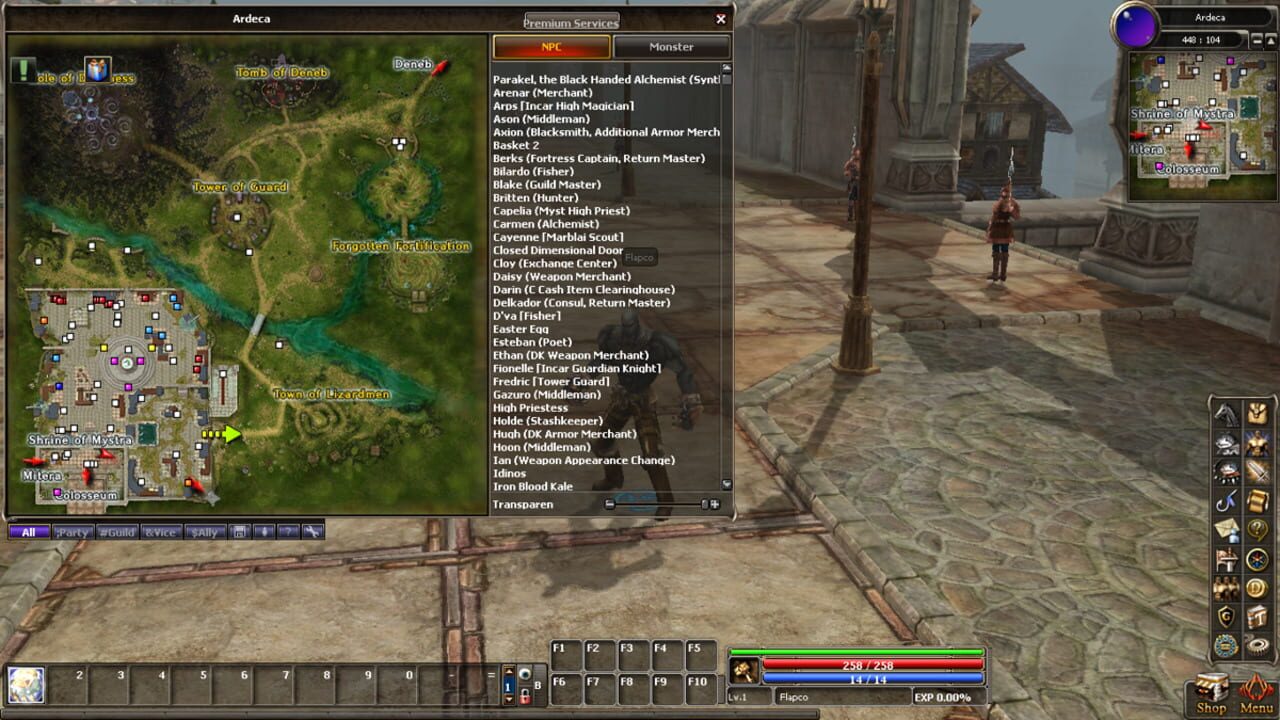
Task: Switch to the Monster tab
Action: coord(672,46)
